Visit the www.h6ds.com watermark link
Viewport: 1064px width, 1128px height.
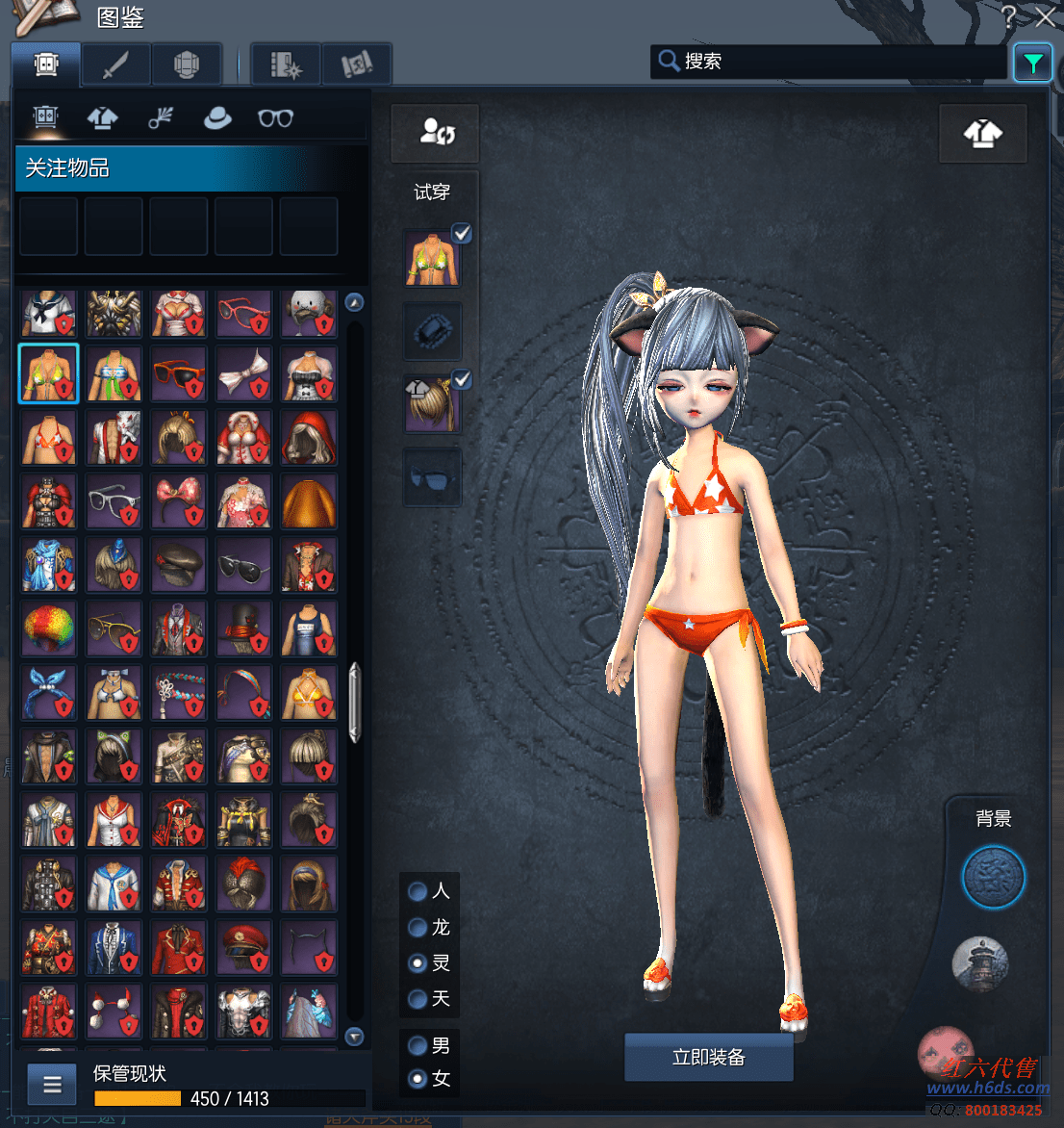988,1089
